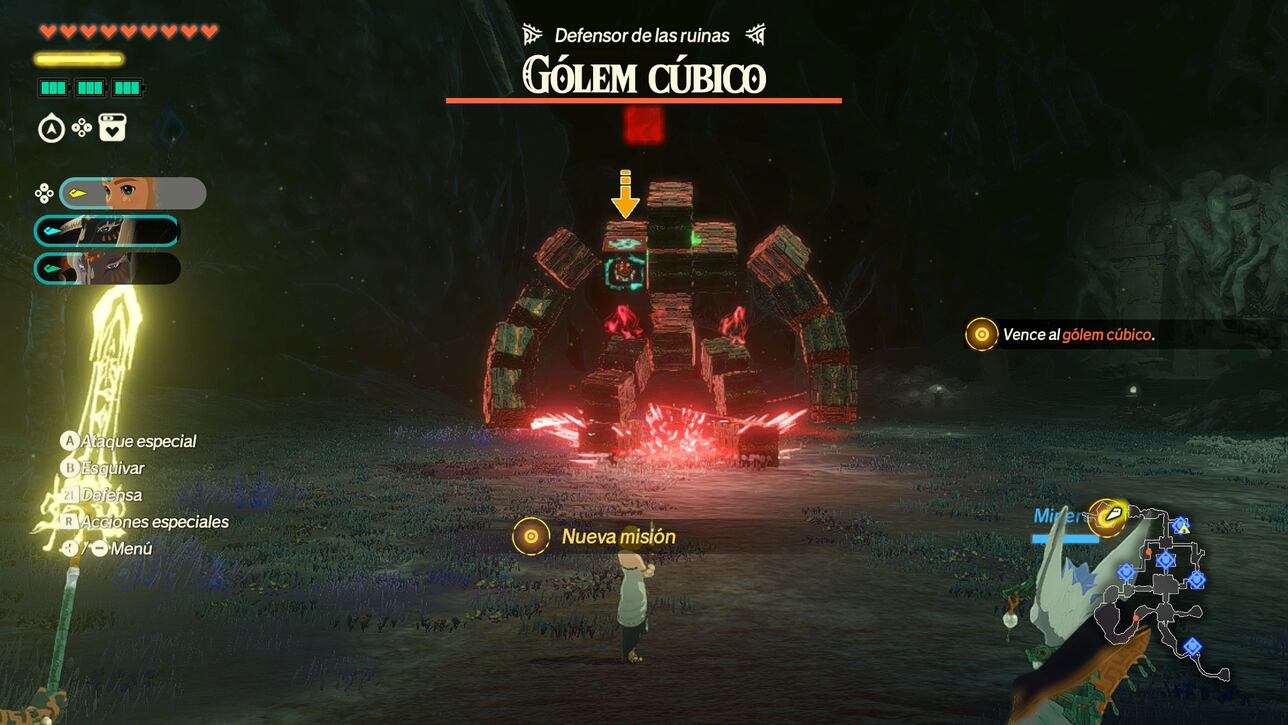Image resolution: width=1288 pixels, height=725 pixels.
Task: Click the Acciones especiales action label
Action: [154, 522]
